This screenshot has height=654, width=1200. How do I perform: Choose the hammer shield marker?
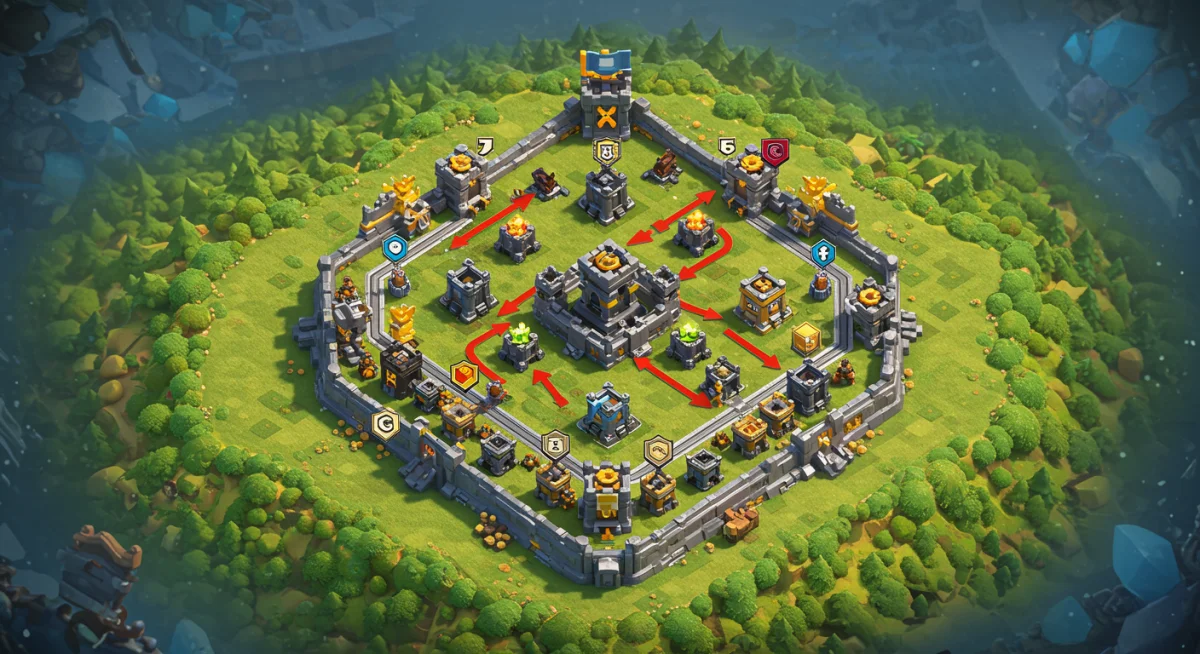click(657, 451)
